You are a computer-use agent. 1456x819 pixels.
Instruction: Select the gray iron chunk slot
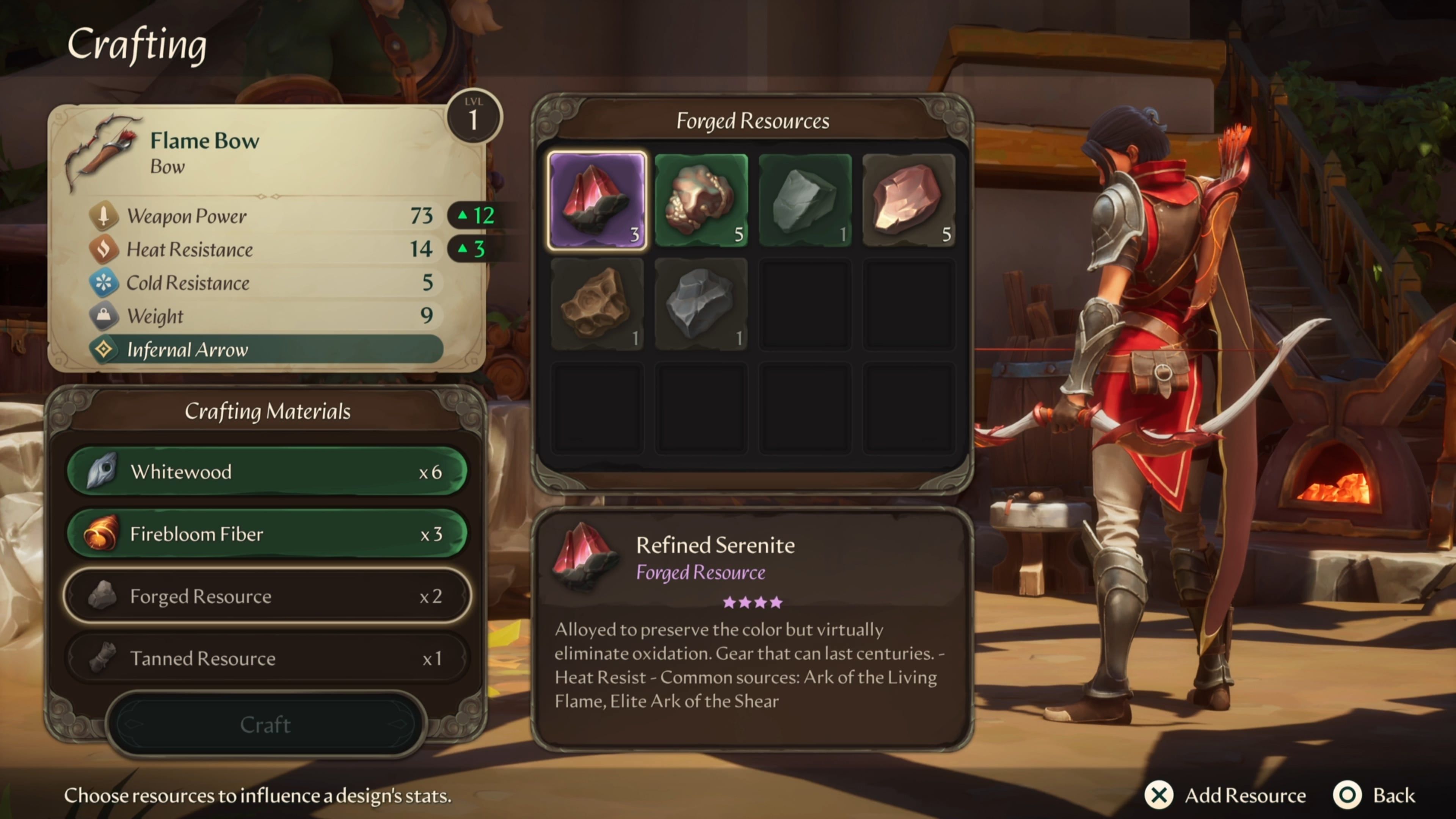click(701, 304)
